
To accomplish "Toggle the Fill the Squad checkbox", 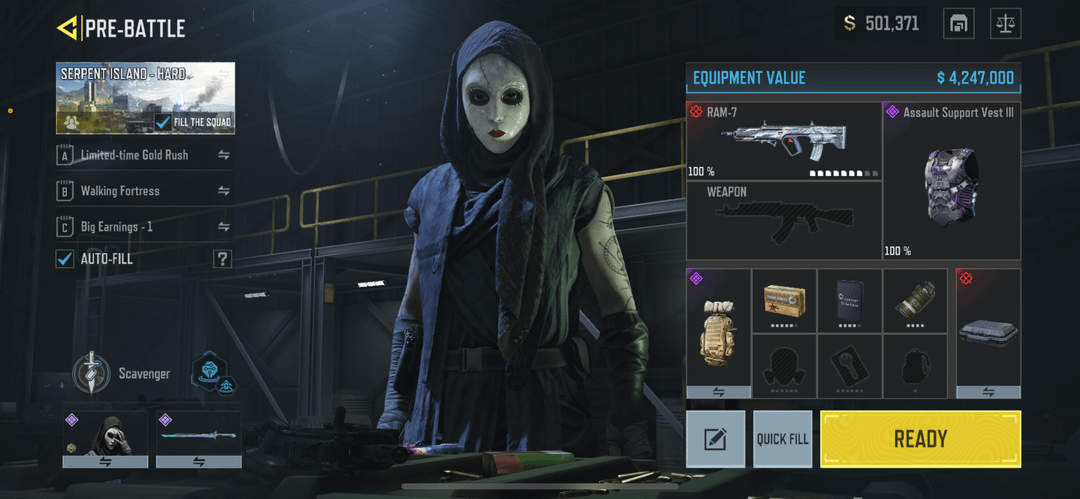I will 164,122.
